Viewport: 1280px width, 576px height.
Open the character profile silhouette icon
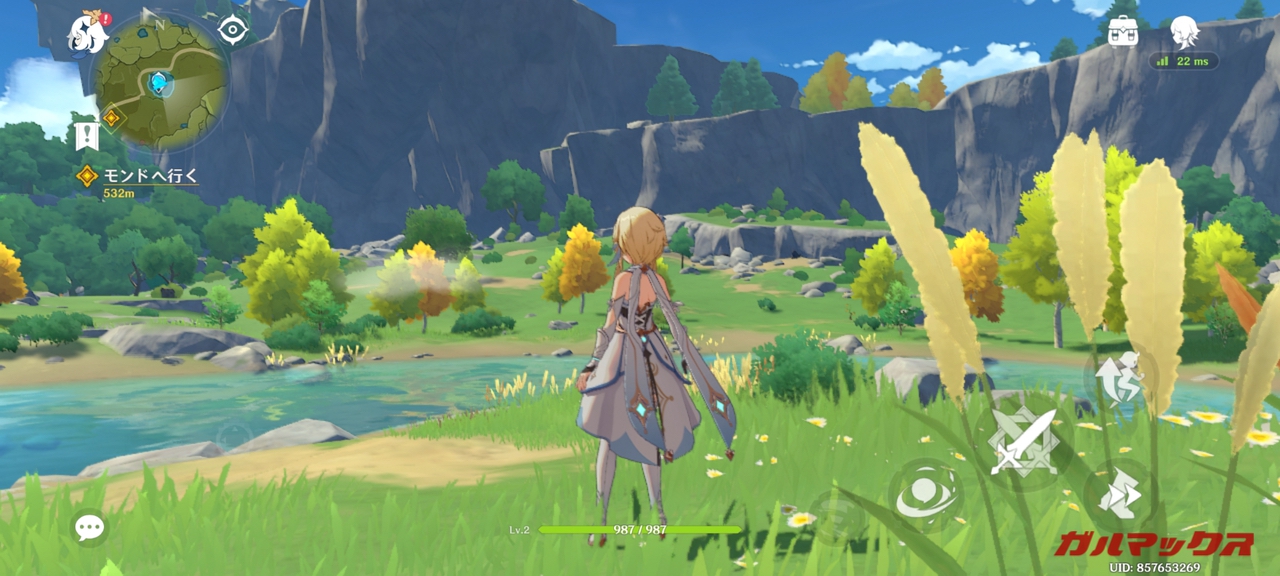pyautogui.click(x=1184, y=31)
